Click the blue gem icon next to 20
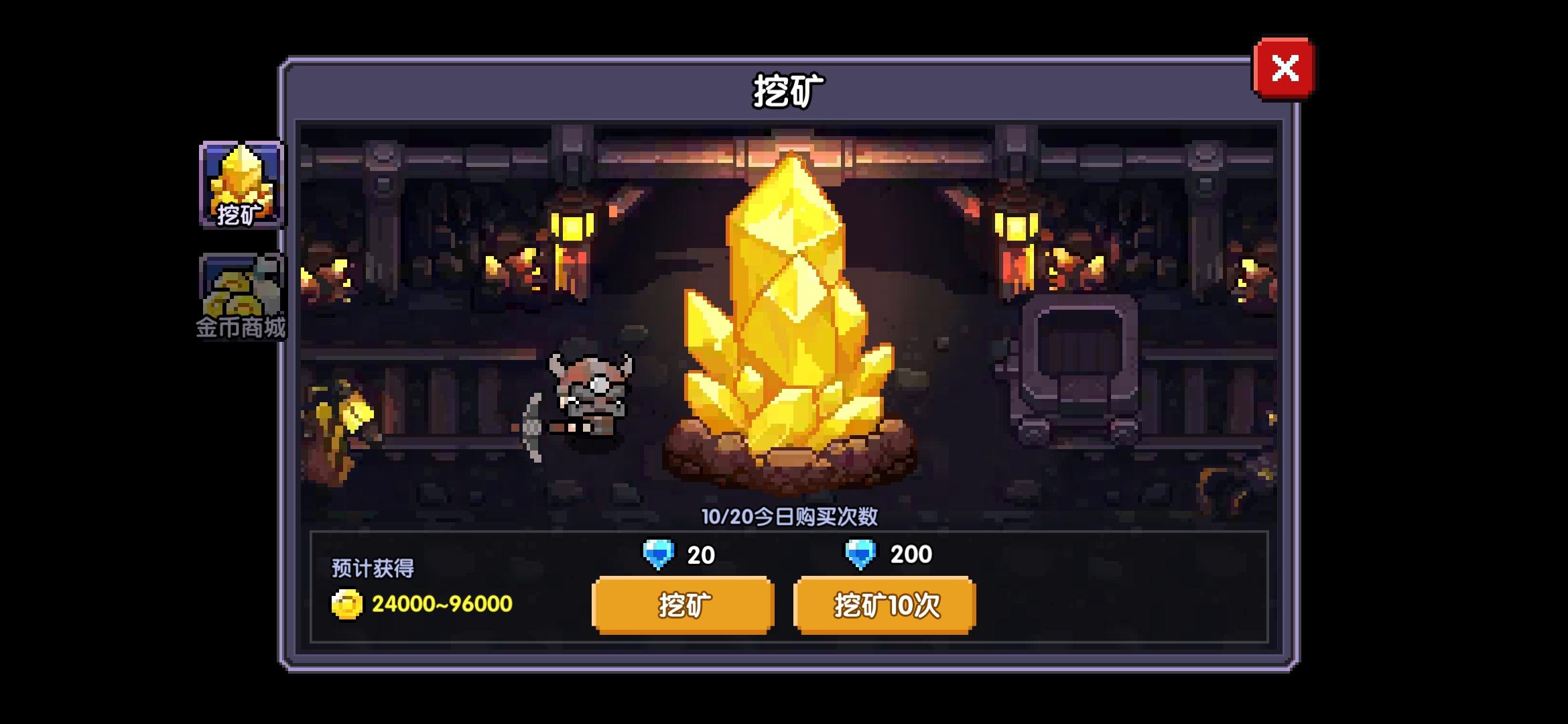1568x724 pixels. [x=657, y=554]
